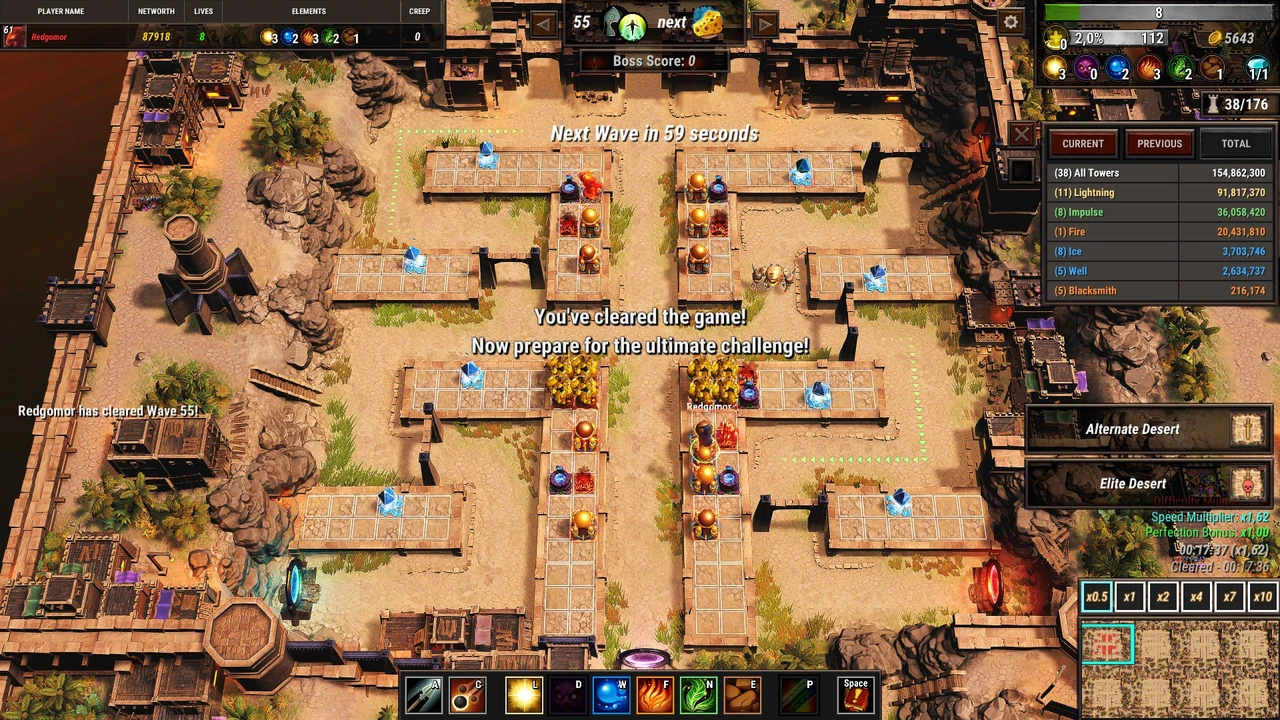
Task: Select the Fire element tower icon
Action: point(655,694)
